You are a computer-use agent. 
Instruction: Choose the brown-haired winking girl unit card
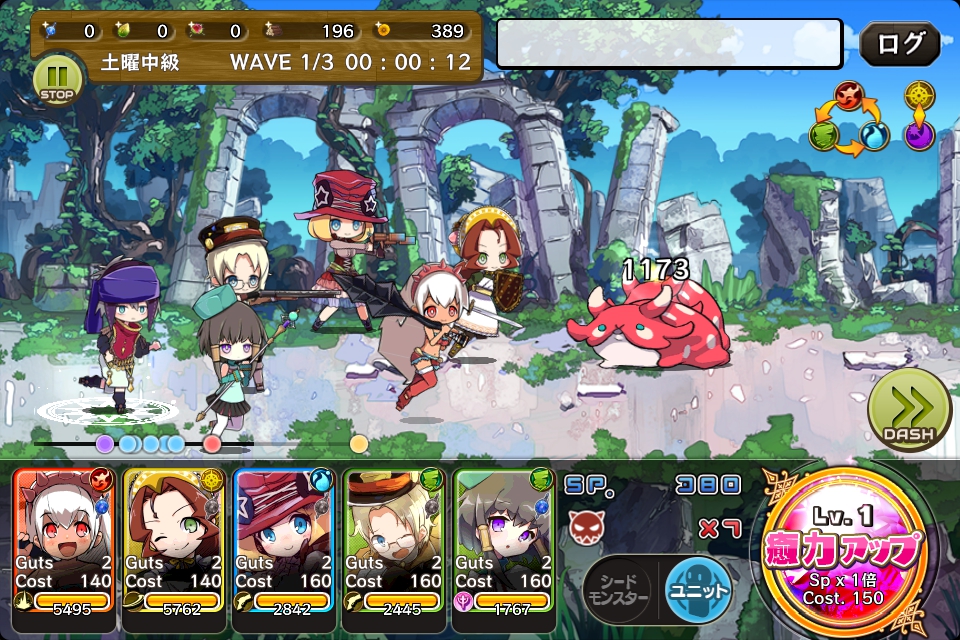173,538
